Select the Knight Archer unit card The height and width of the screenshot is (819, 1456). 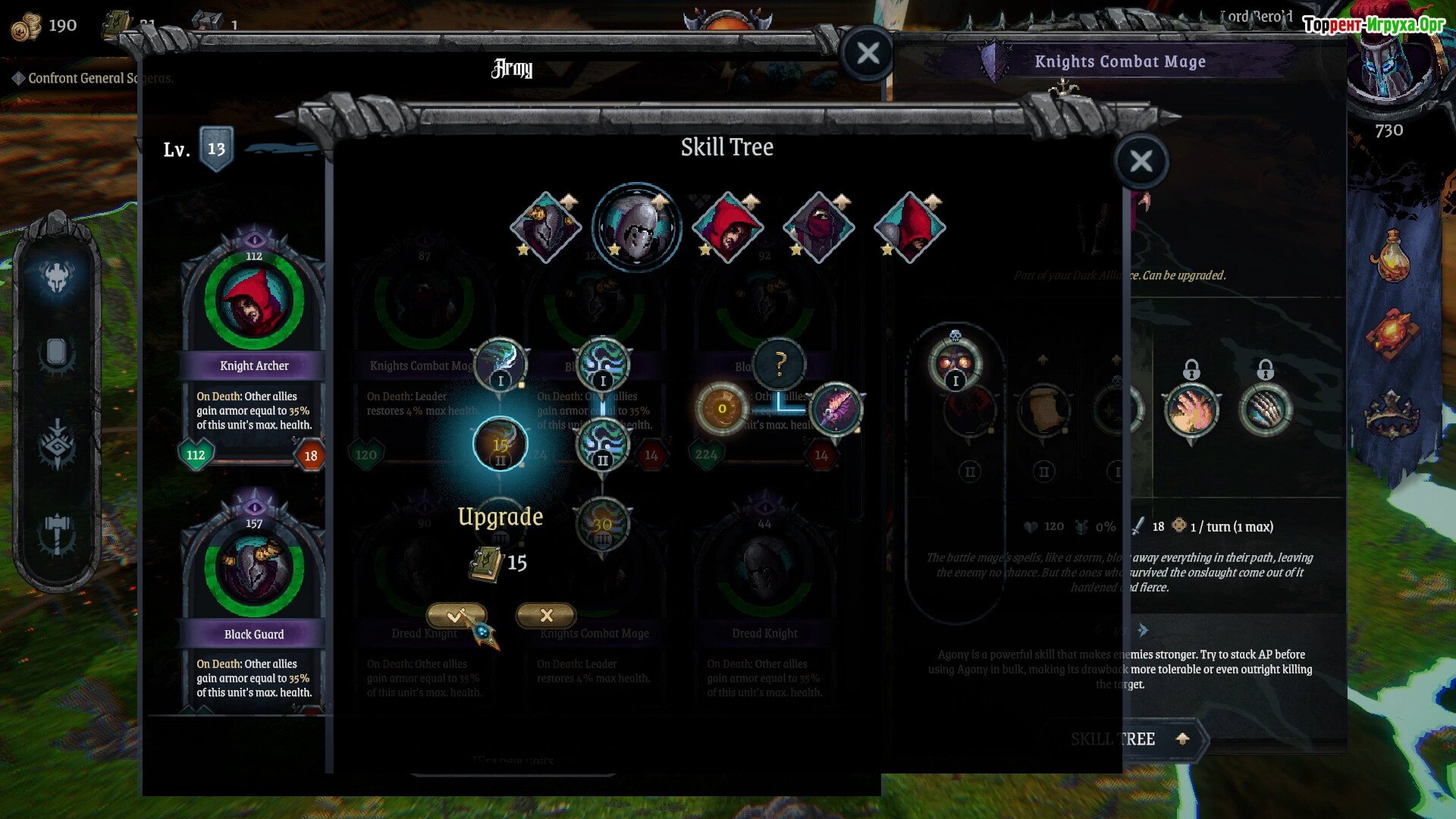click(x=253, y=341)
